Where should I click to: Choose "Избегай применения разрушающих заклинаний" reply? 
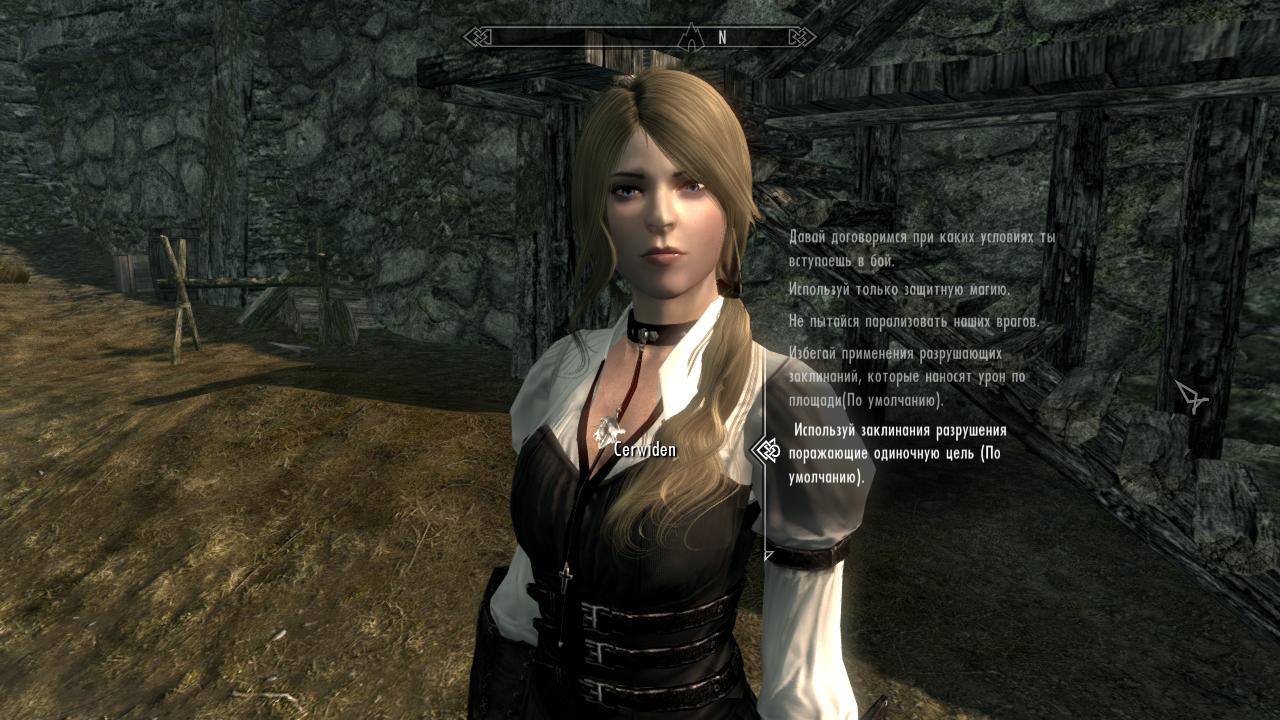coord(908,377)
